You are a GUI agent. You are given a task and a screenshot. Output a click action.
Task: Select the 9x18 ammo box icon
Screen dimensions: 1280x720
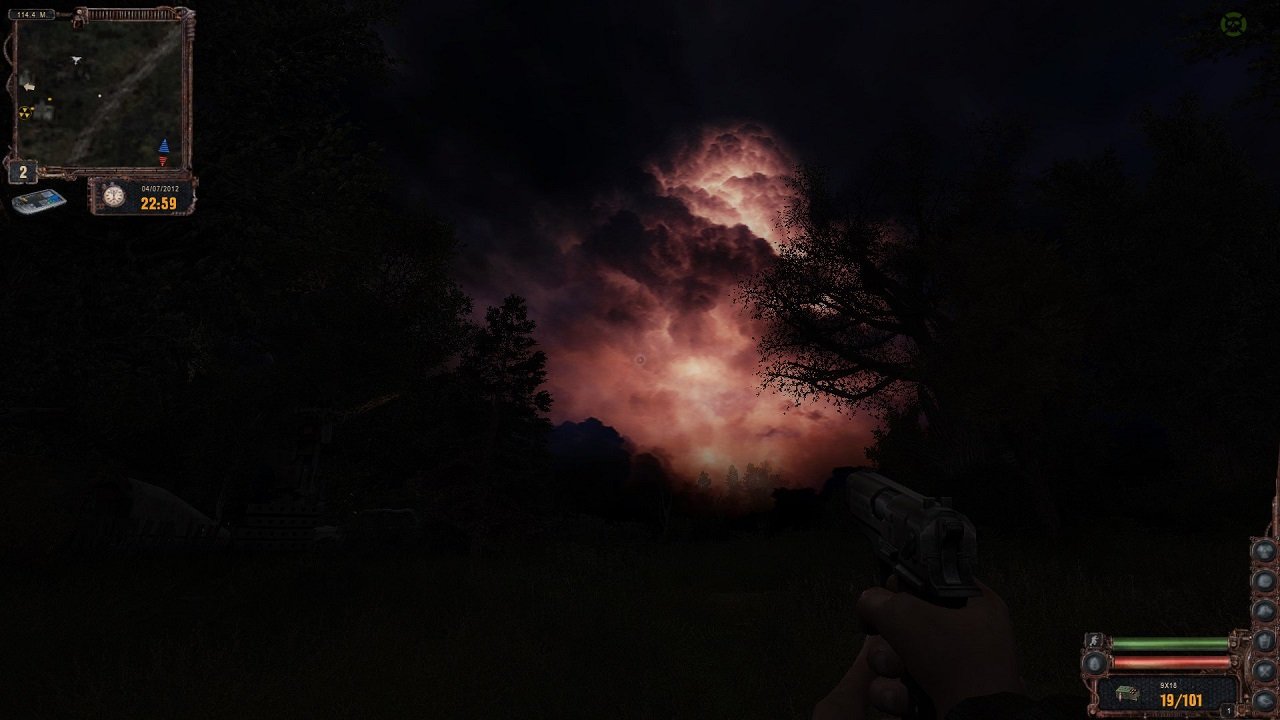coord(1128,692)
